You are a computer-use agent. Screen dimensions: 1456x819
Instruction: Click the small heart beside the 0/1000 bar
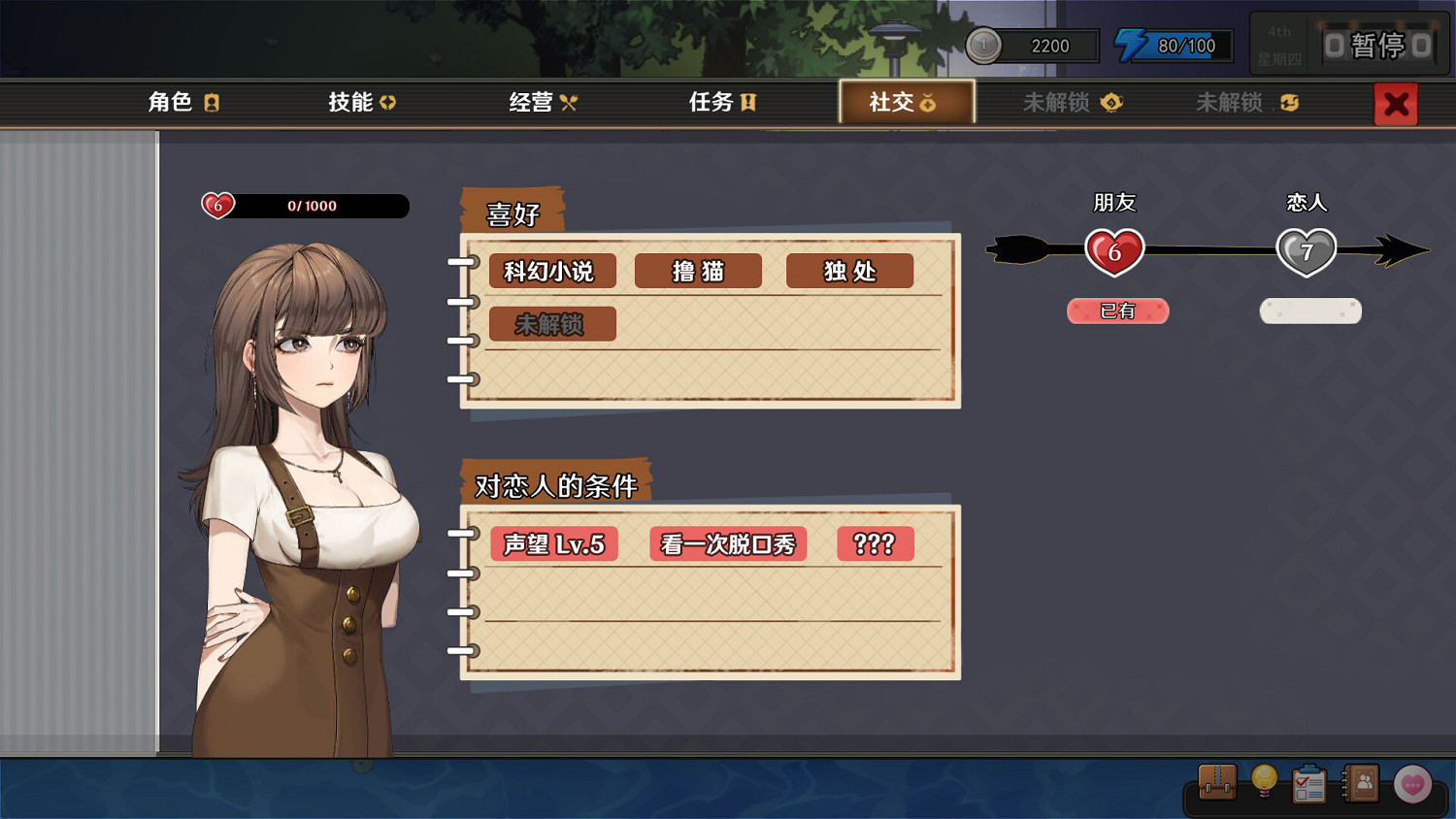tap(217, 206)
